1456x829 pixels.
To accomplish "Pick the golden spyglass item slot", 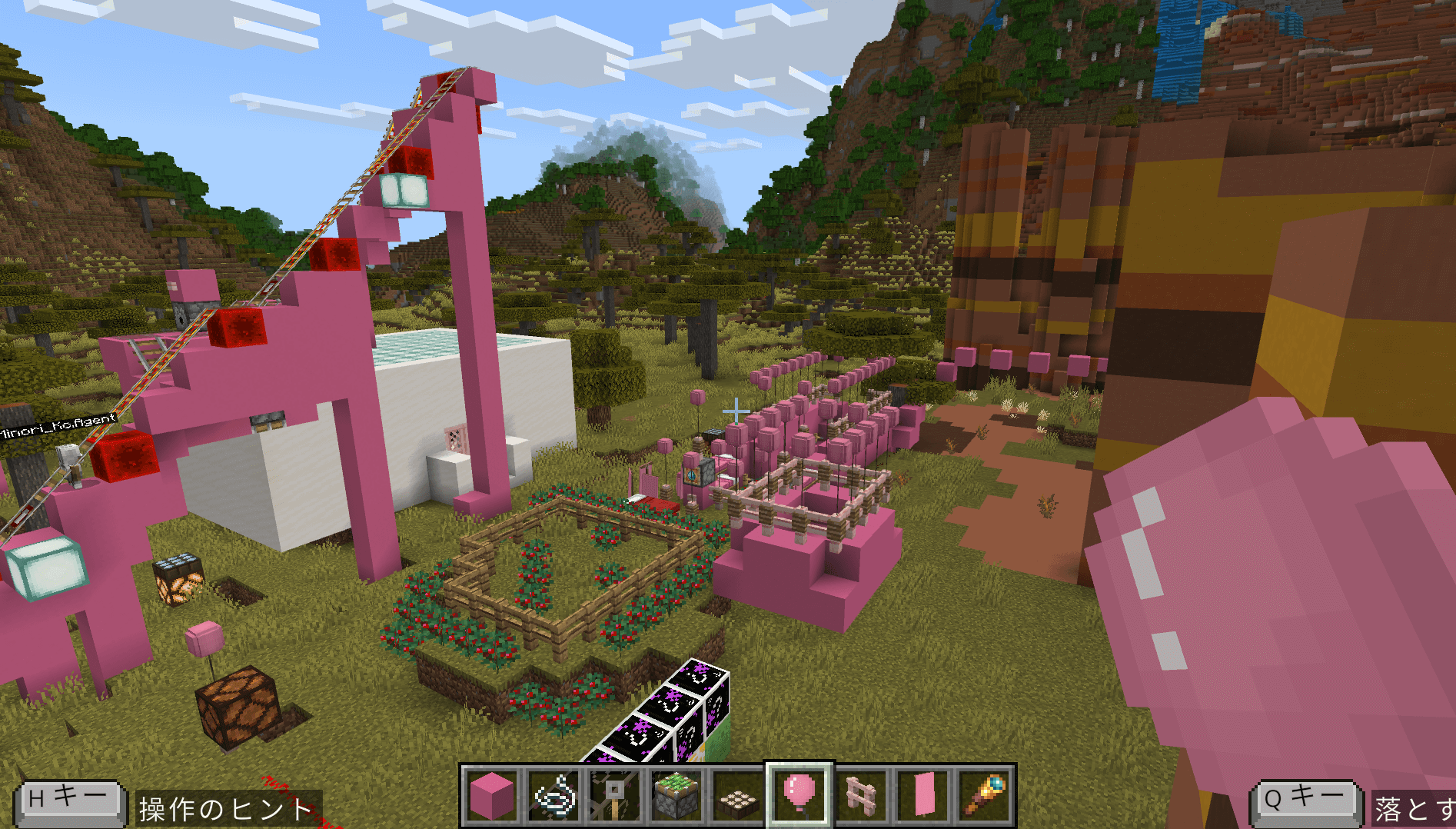I will (984, 797).
